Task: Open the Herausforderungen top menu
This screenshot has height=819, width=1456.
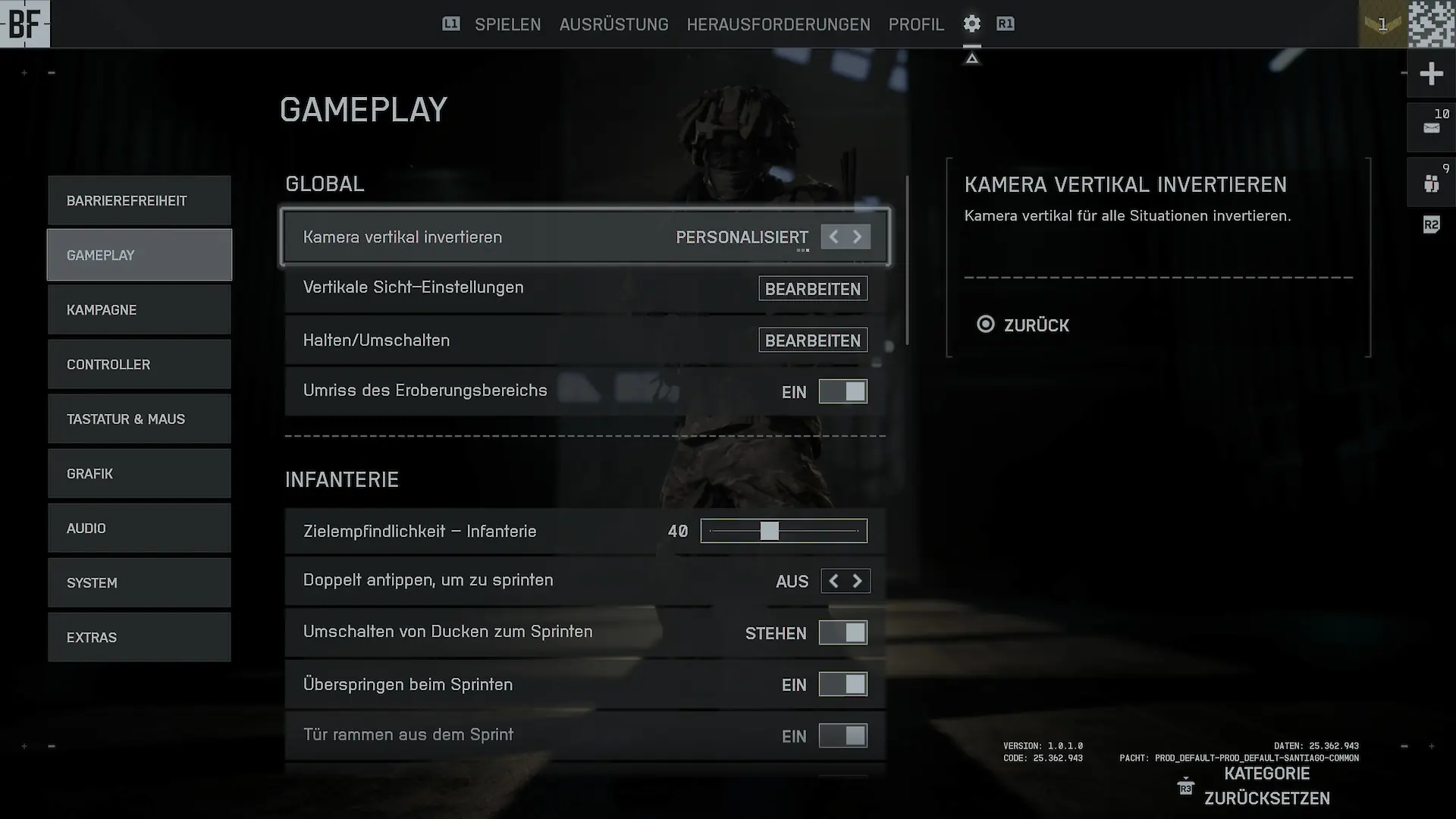Action: (778, 24)
